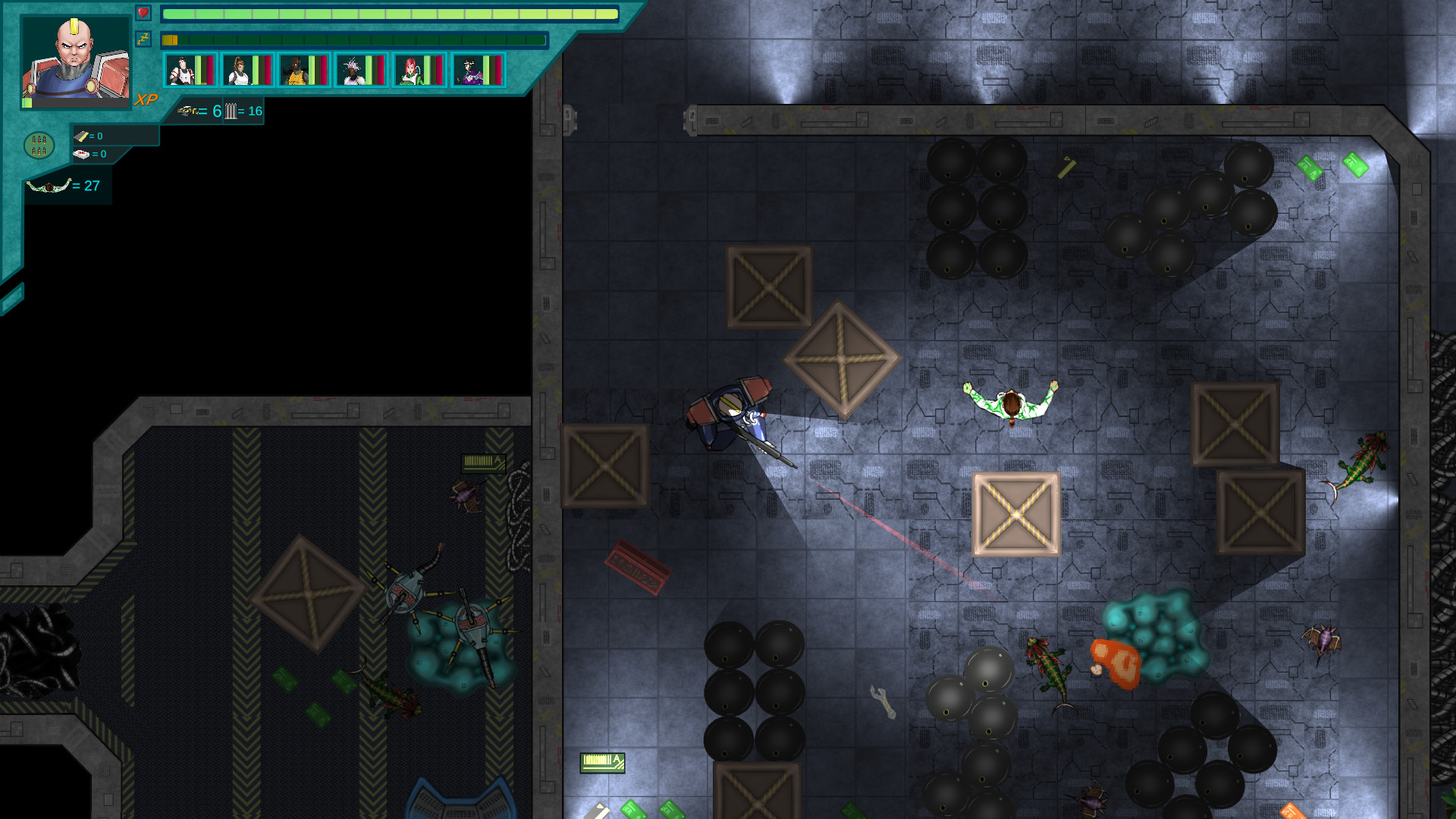Click the weapon icon showing count 6
This screenshot has height=819, width=1456.
pyautogui.click(x=188, y=111)
